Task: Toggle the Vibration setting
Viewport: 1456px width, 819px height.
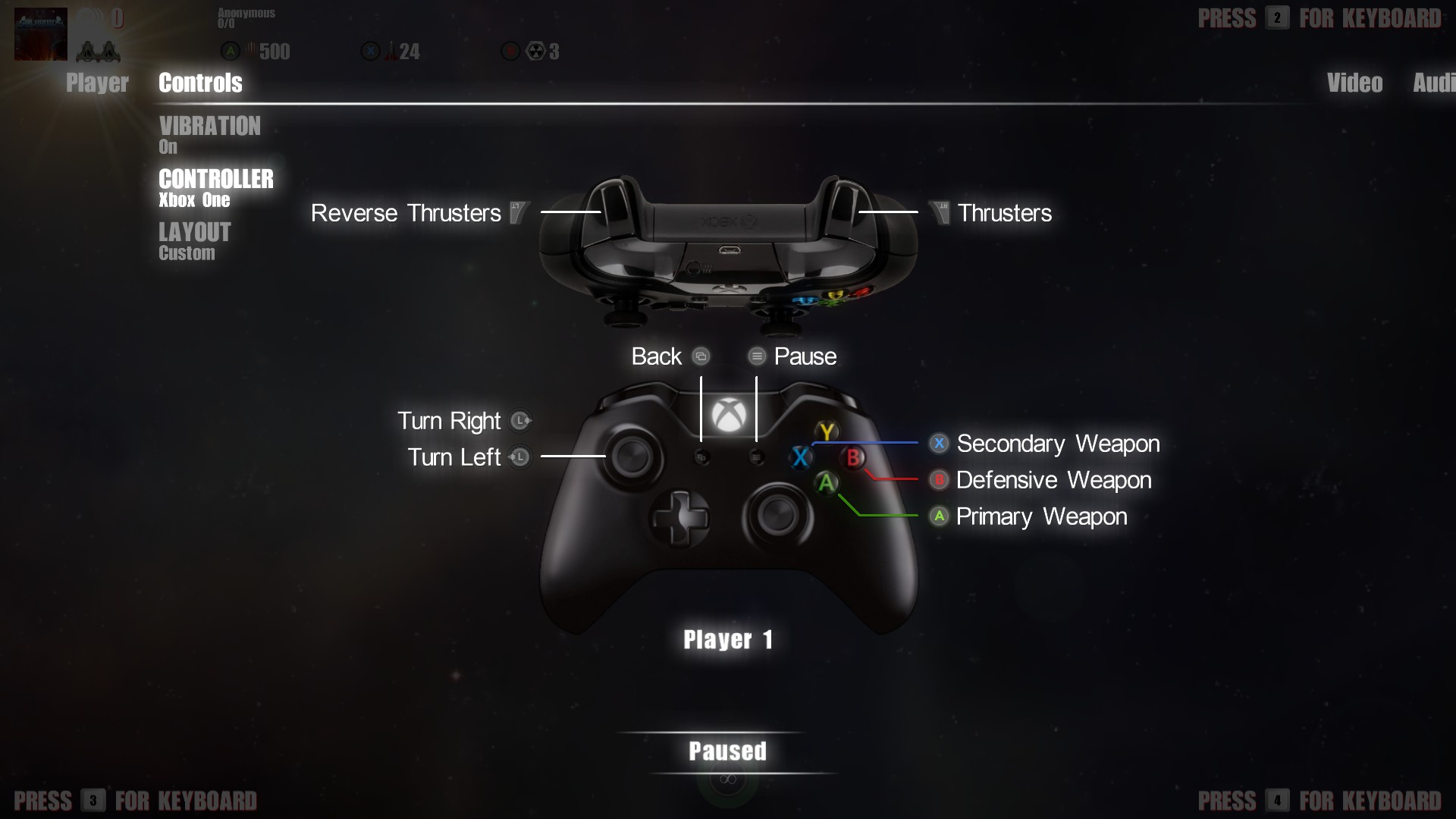Action: click(209, 134)
